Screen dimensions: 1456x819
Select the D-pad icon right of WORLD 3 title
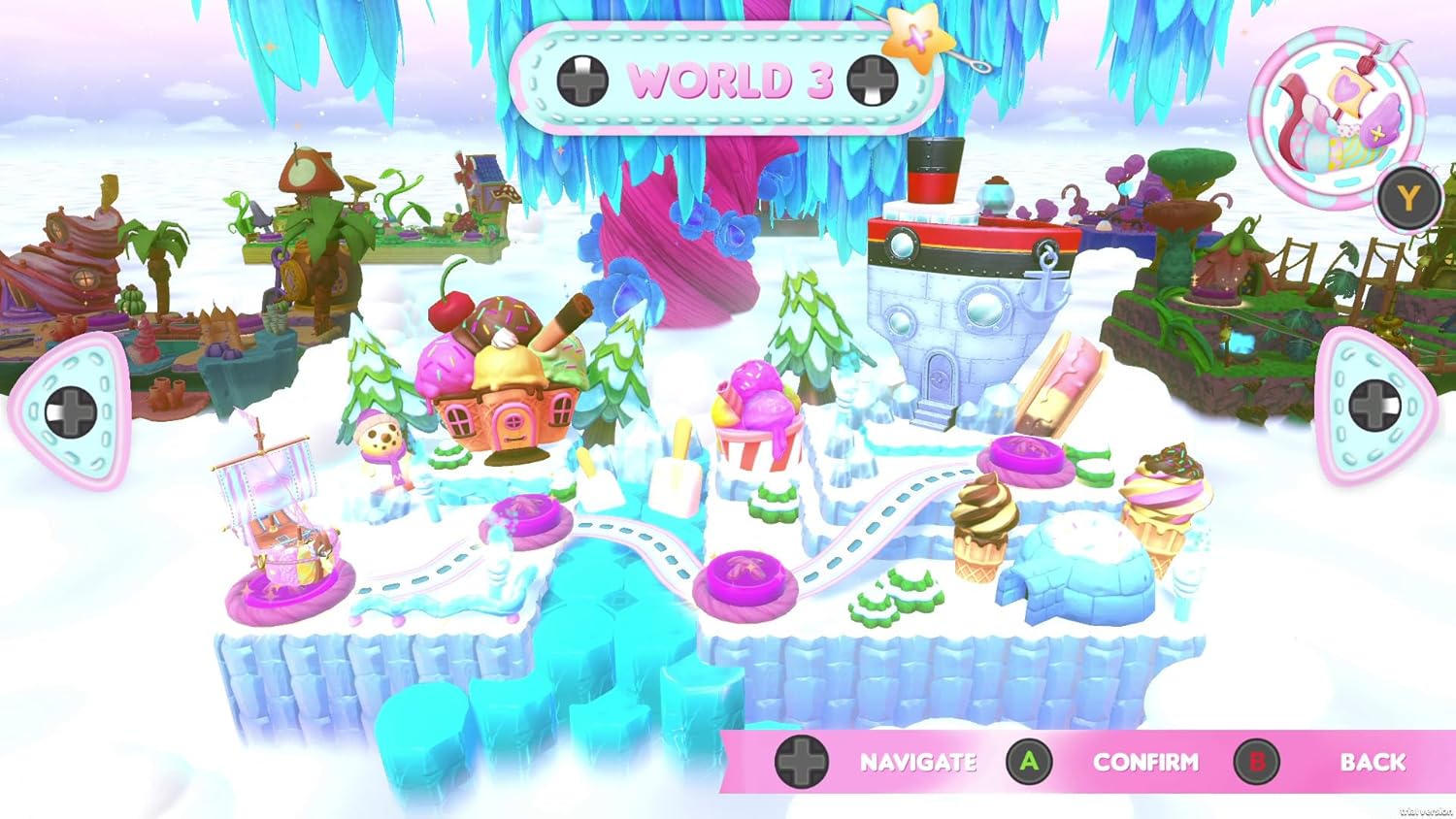pos(871,82)
